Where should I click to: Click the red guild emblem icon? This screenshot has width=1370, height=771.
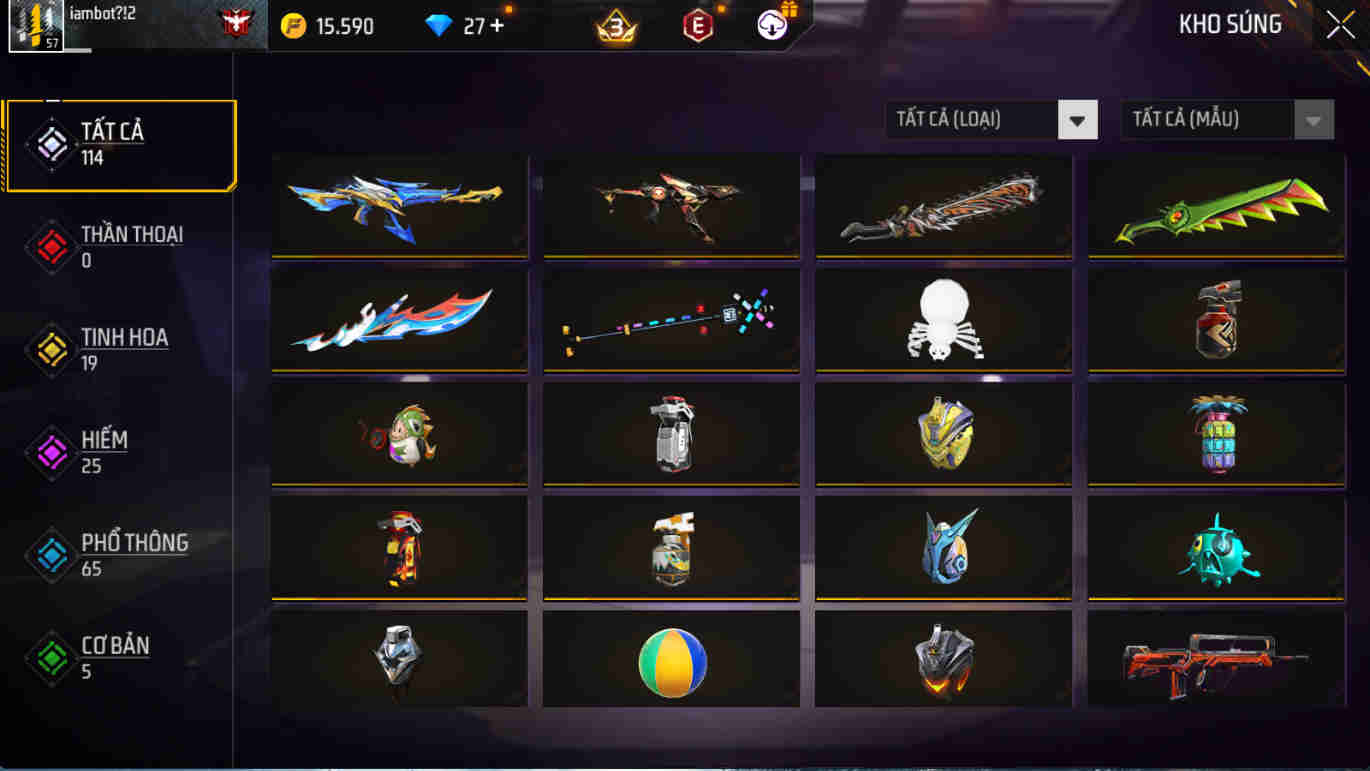point(235,24)
